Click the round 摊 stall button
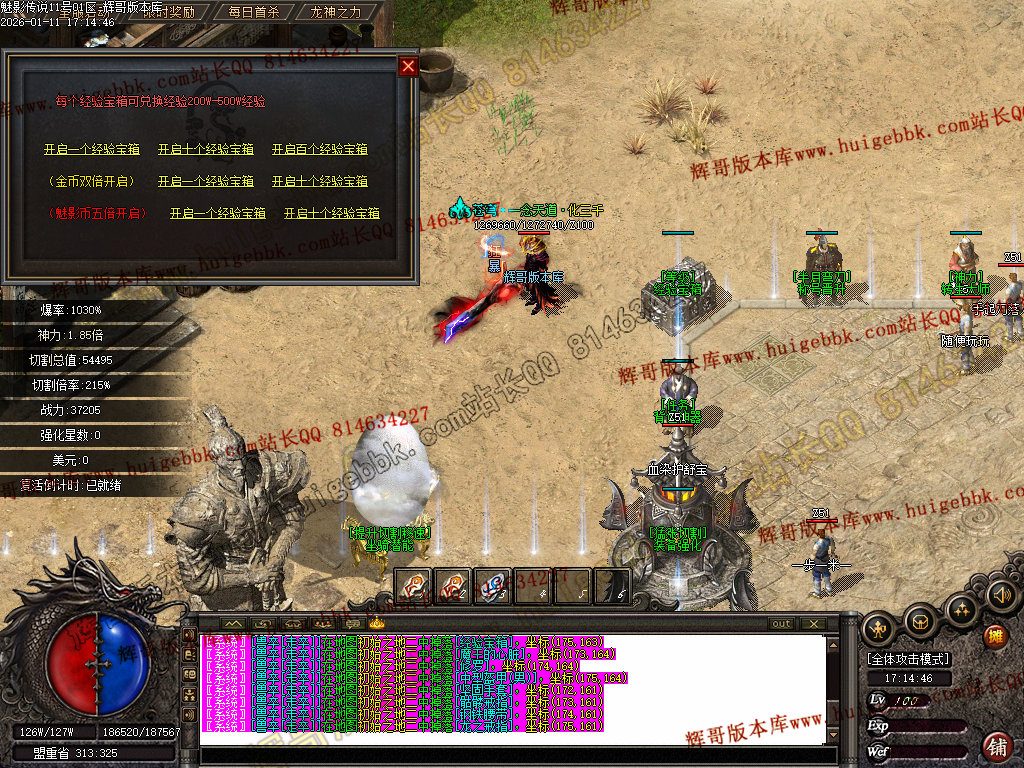 (x=995, y=637)
